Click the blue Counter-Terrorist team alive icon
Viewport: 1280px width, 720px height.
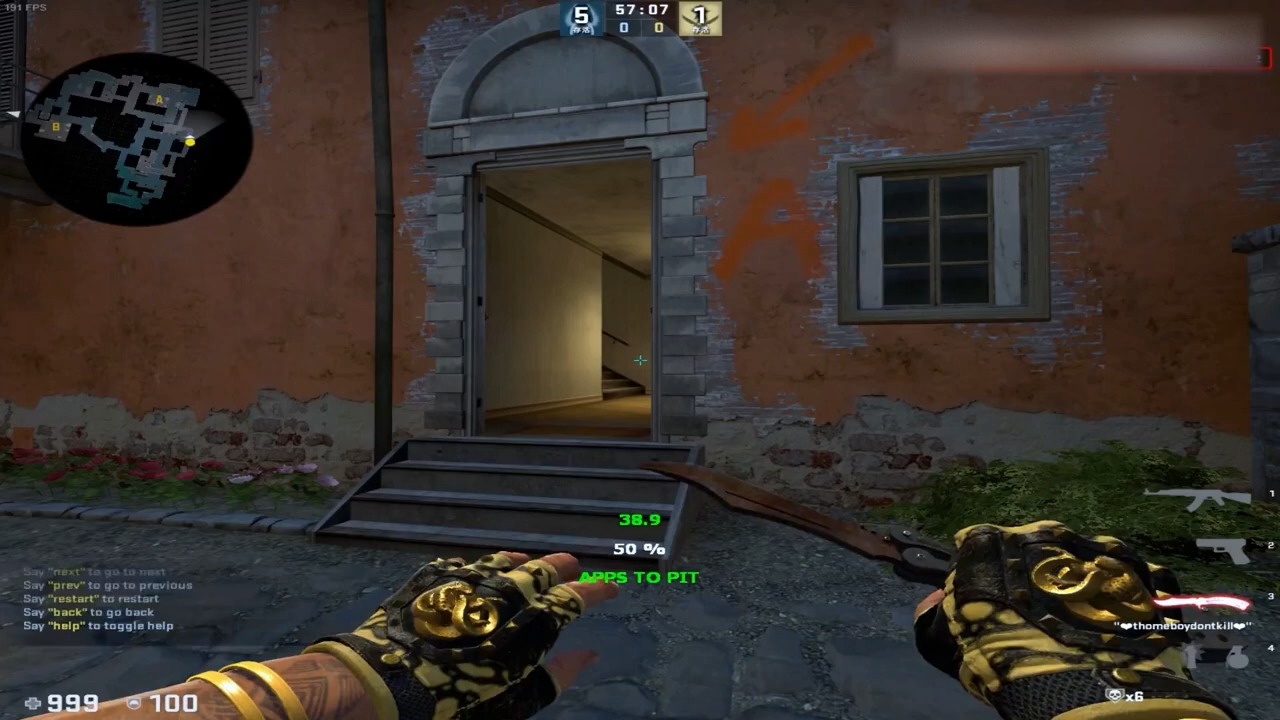581,18
